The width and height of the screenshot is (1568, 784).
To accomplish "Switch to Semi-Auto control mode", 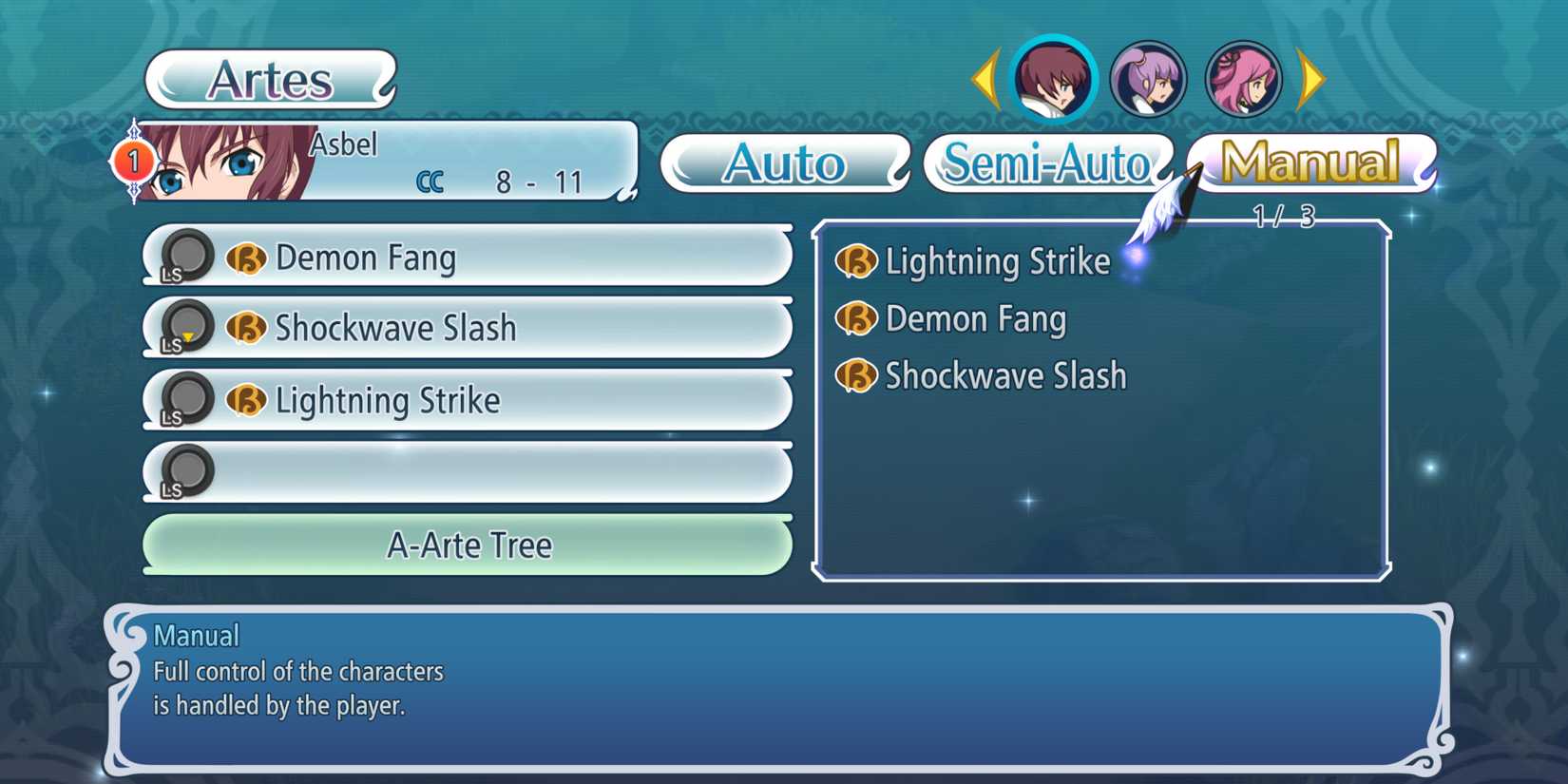I will pos(1046,163).
